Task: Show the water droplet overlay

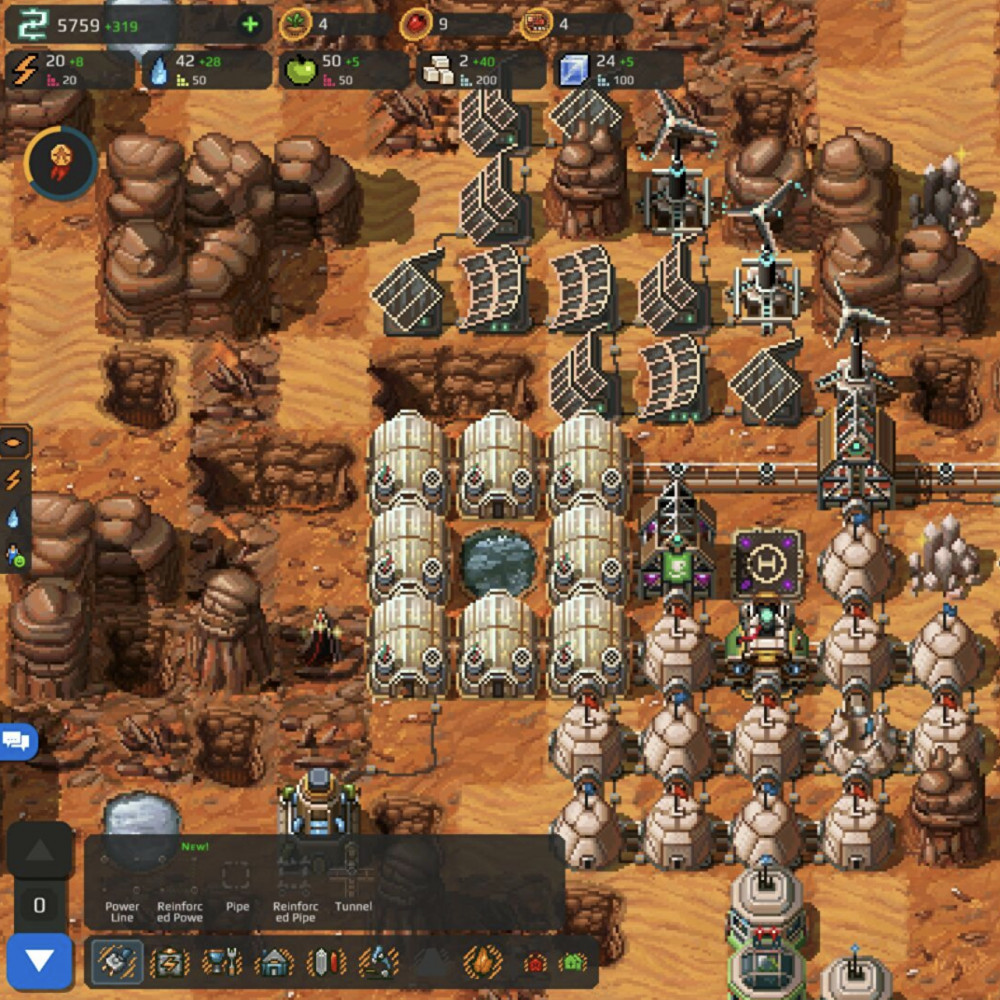Action: [x=14, y=518]
